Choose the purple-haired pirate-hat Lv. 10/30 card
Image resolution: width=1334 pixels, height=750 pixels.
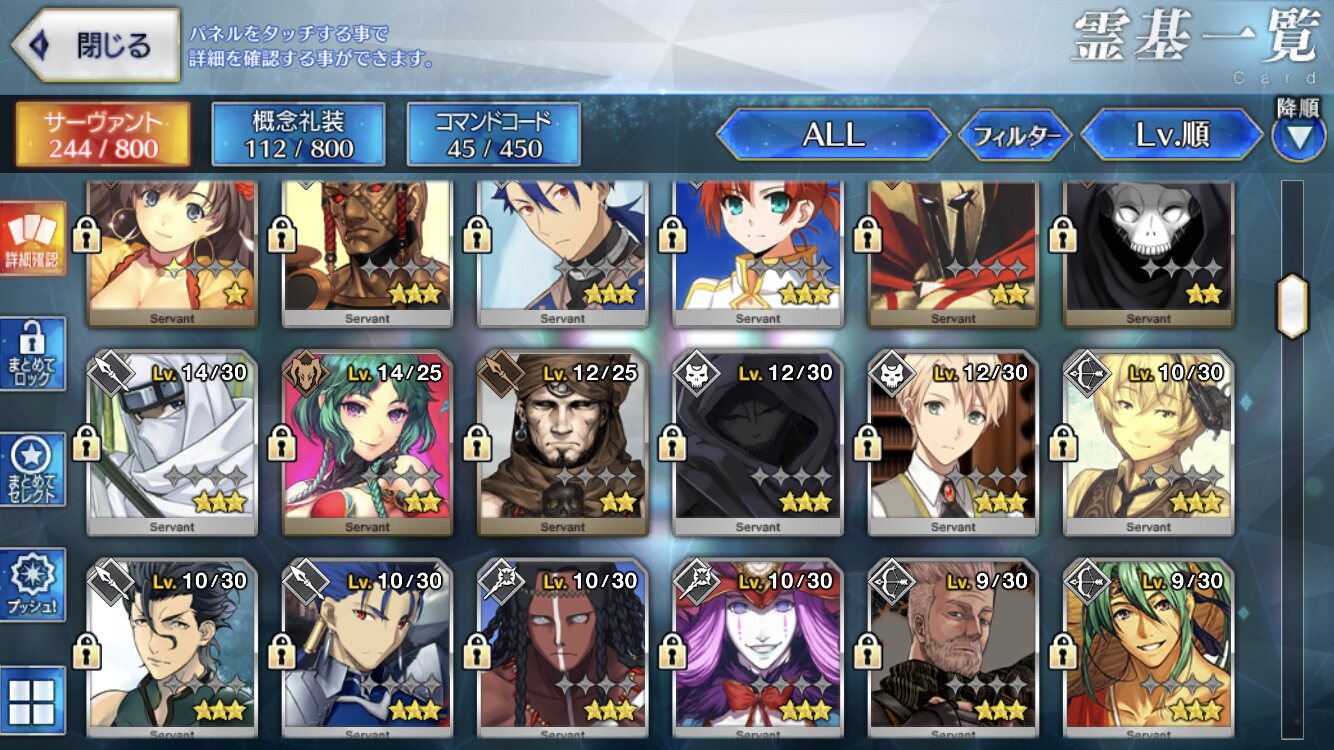758,652
